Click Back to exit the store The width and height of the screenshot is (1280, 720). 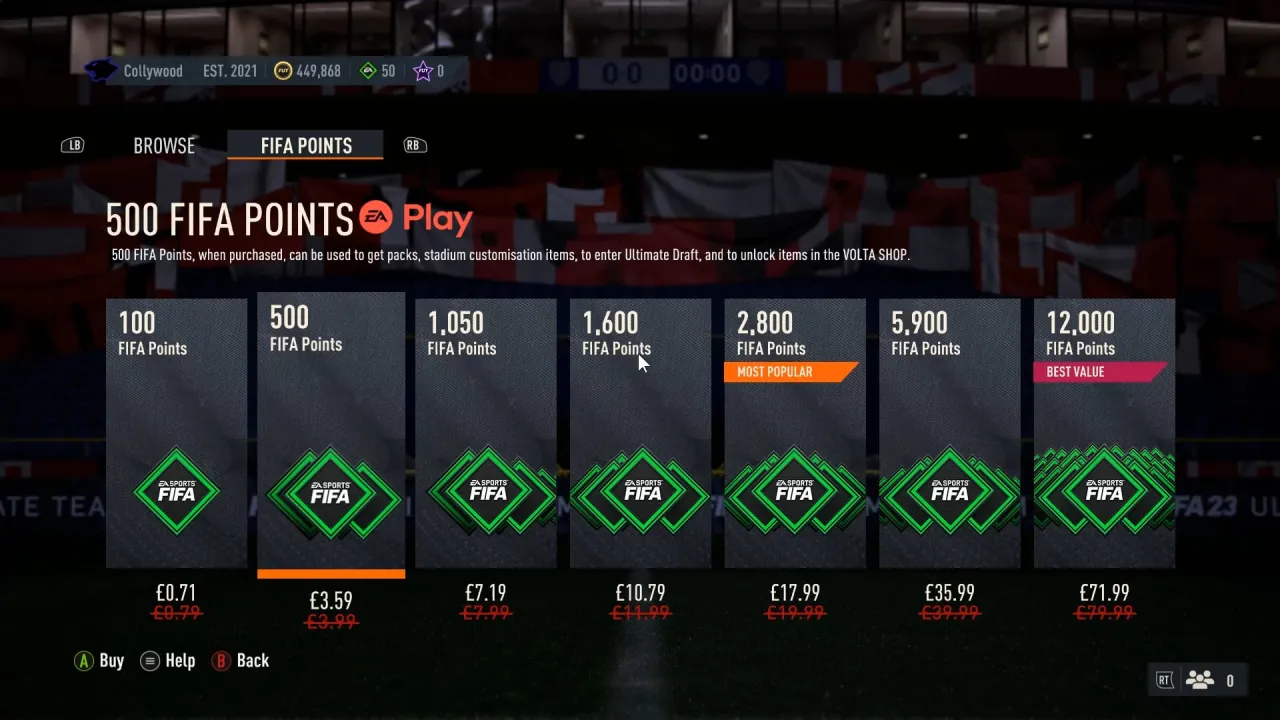[x=240, y=660]
